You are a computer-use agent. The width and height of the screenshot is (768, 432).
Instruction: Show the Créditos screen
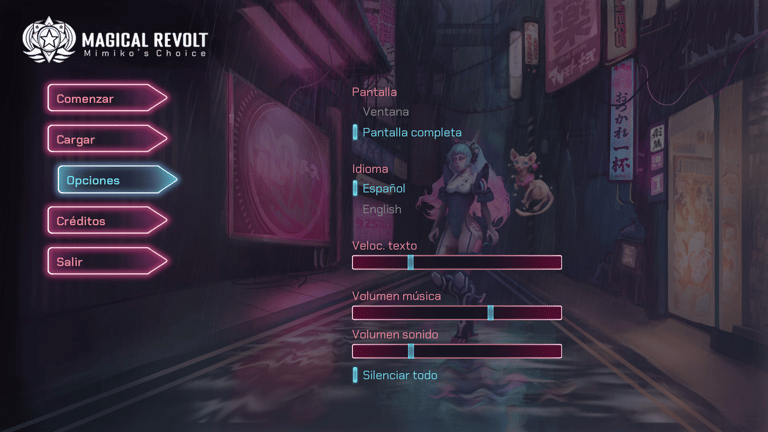click(104, 221)
